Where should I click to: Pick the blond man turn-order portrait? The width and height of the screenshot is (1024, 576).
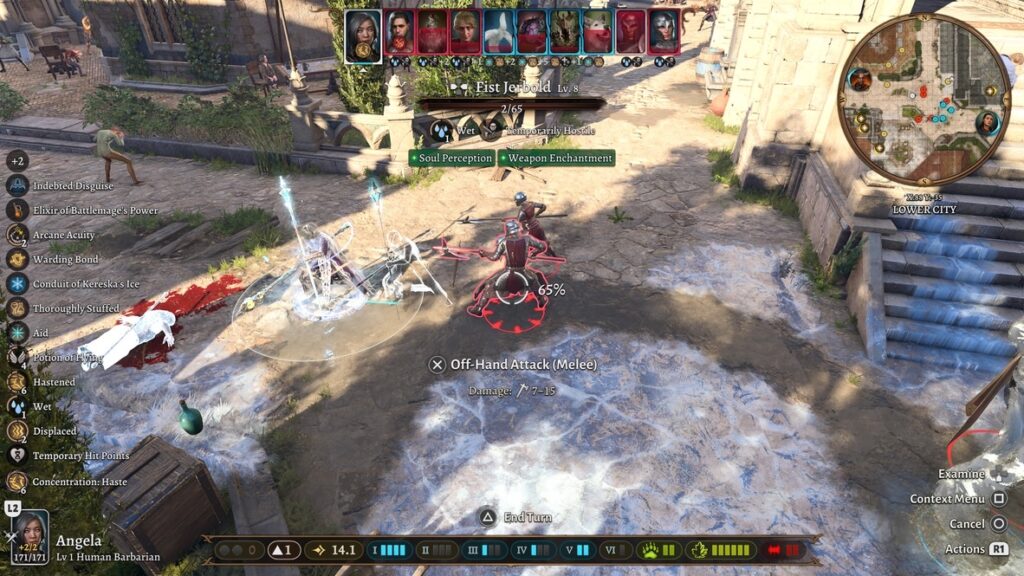[465, 33]
